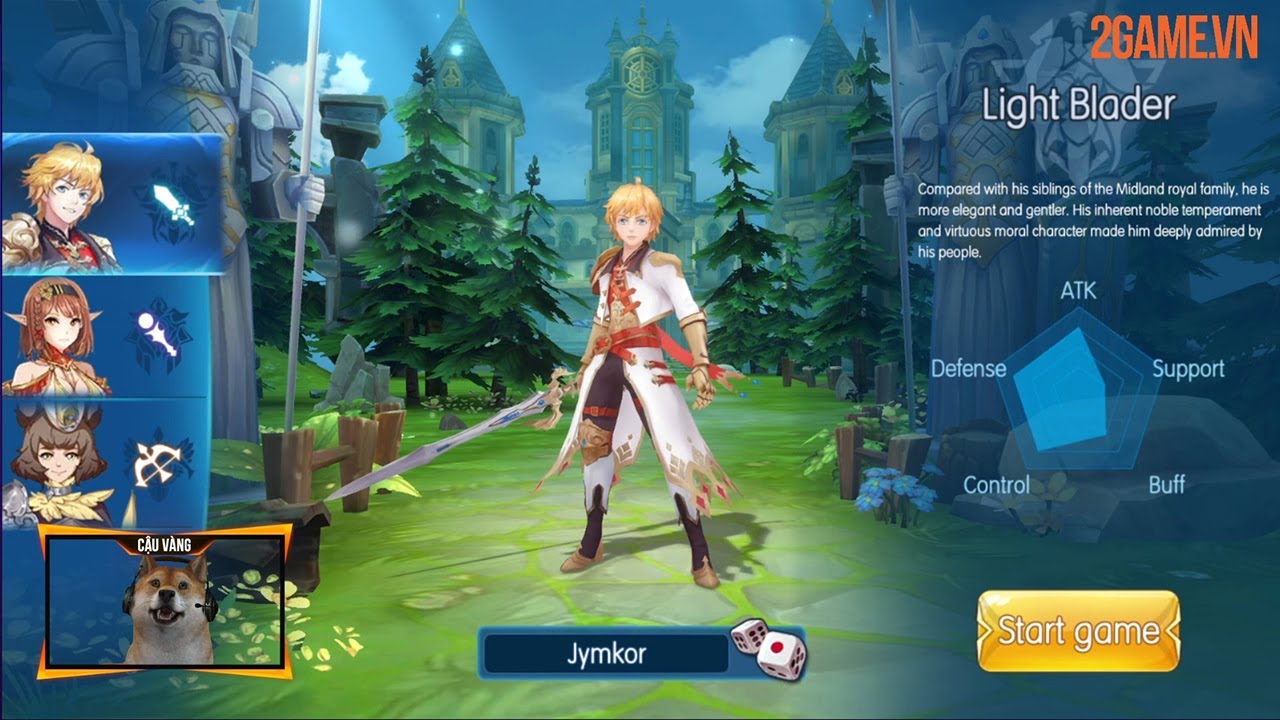The height and width of the screenshot is (720, 1280).
Task: Start game with the yellow button
Action: 1078,631
